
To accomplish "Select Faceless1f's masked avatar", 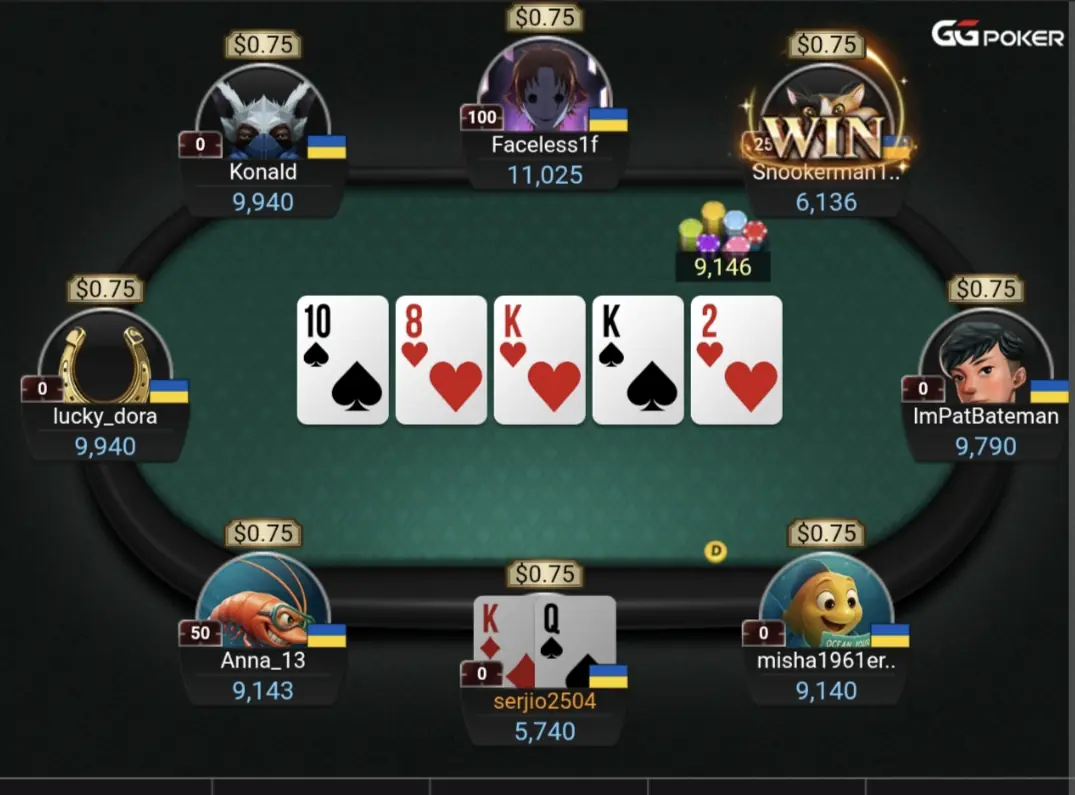I will (544, 91).
